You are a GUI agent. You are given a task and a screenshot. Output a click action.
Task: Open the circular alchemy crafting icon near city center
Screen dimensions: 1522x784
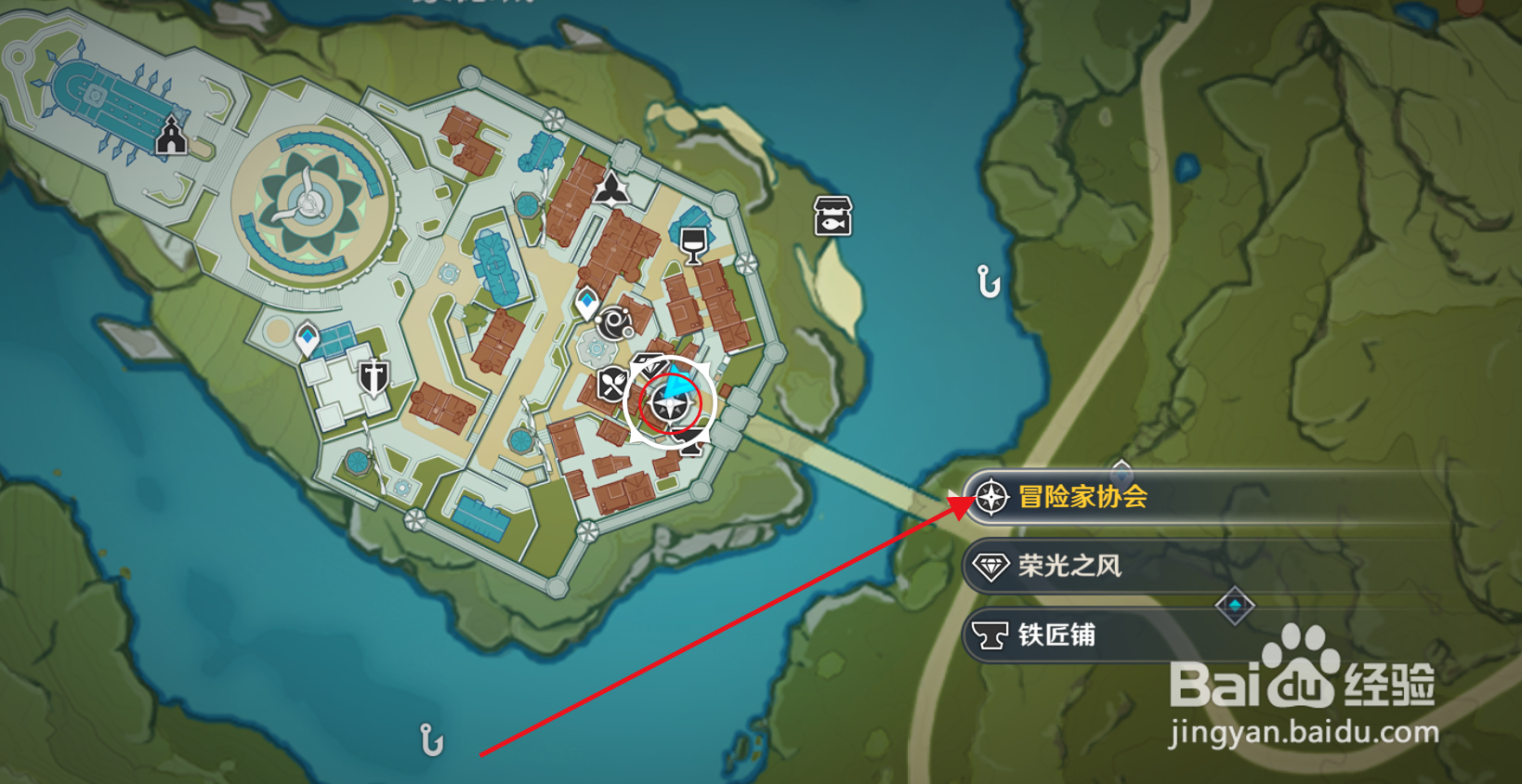coord(613,320)
